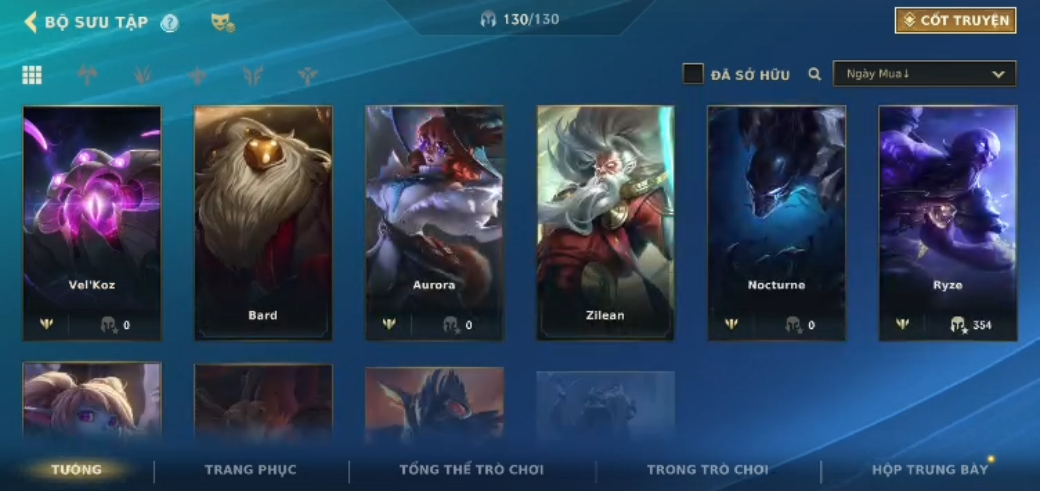1040x491 pixels.
Task: Pick the Nocturne champion card
Action: point(776,222)
